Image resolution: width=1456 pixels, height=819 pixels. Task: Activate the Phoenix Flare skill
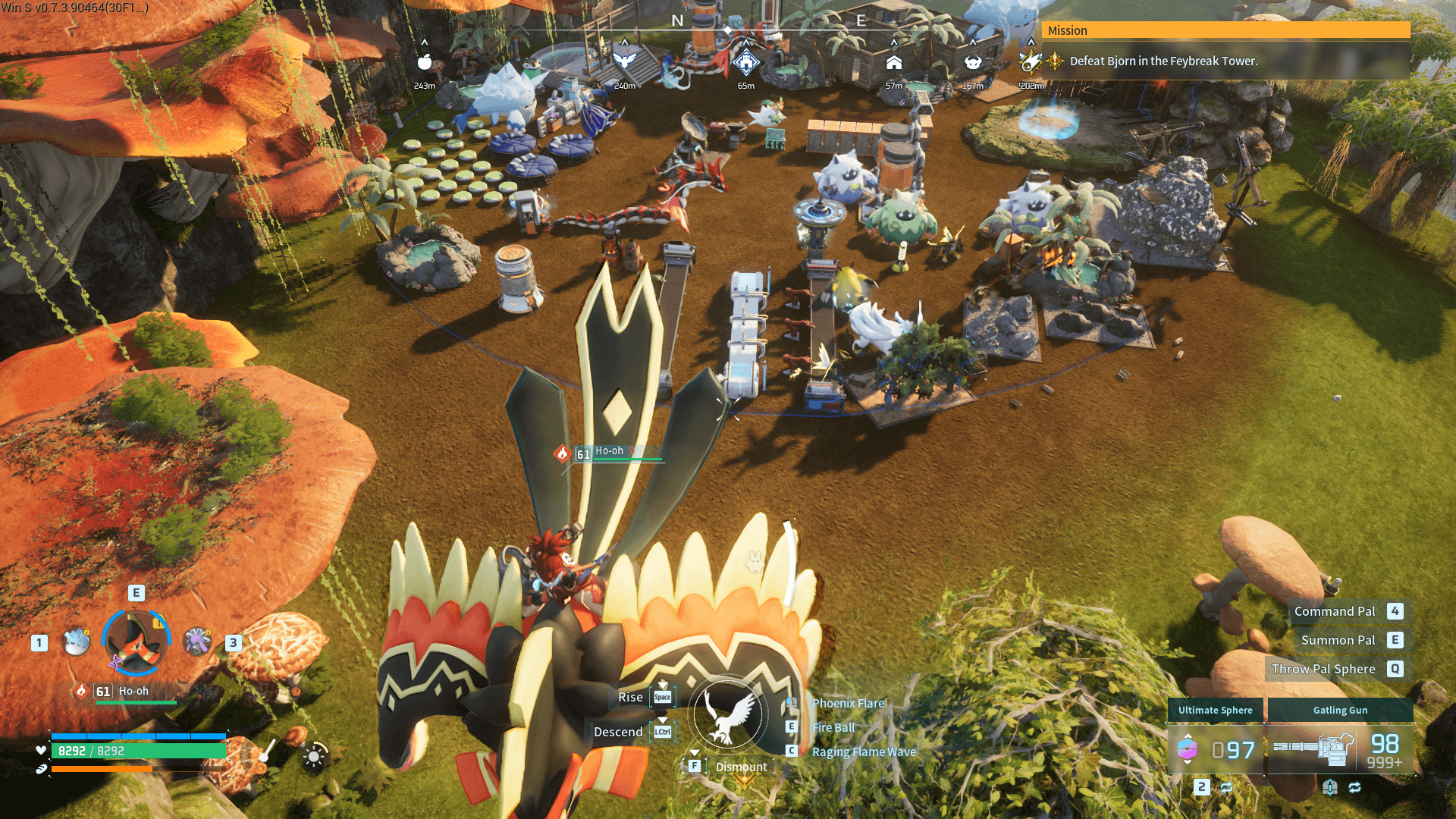click(x=848, y=703)
